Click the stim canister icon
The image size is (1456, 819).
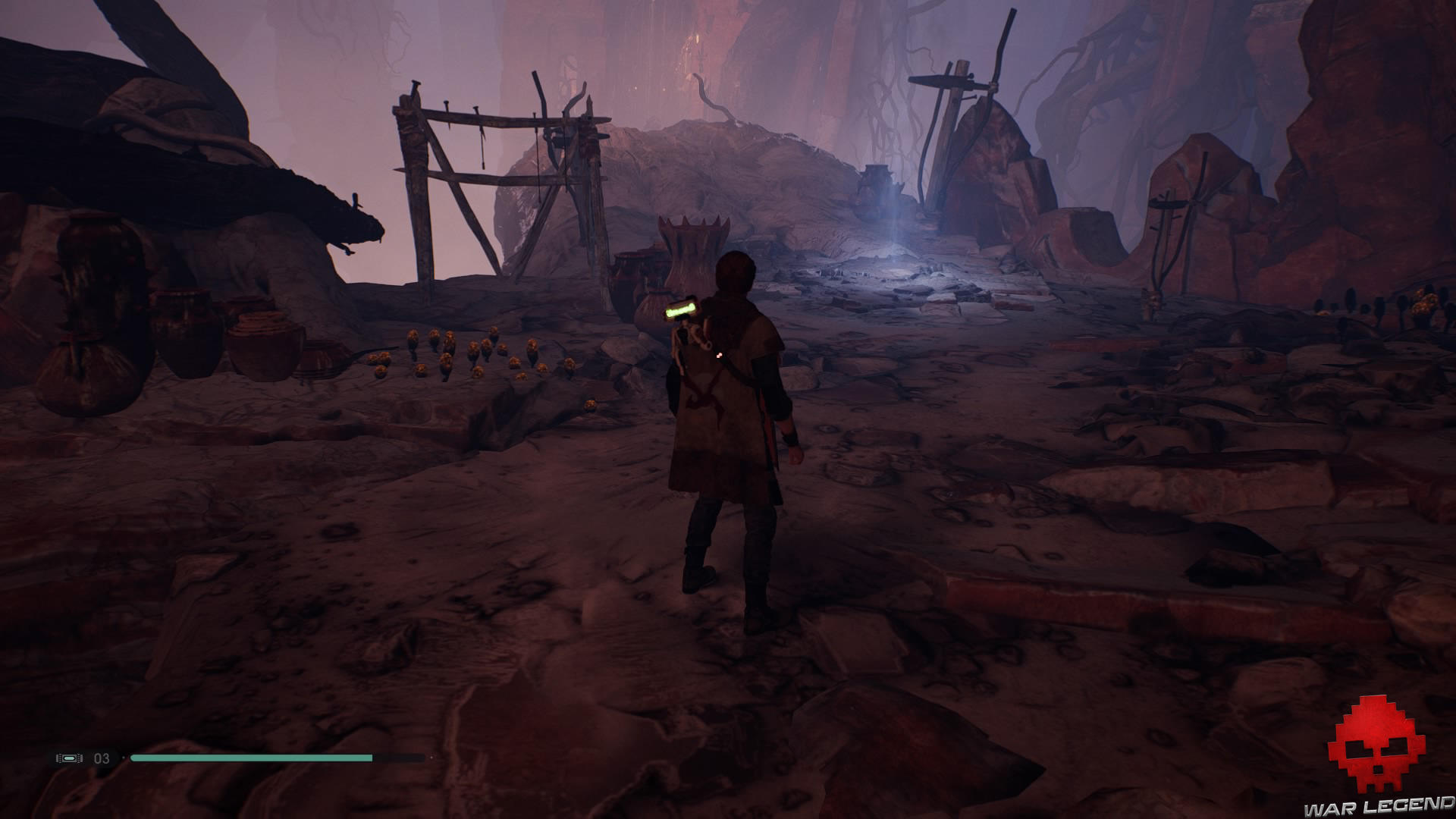click(x=69, y=758)
